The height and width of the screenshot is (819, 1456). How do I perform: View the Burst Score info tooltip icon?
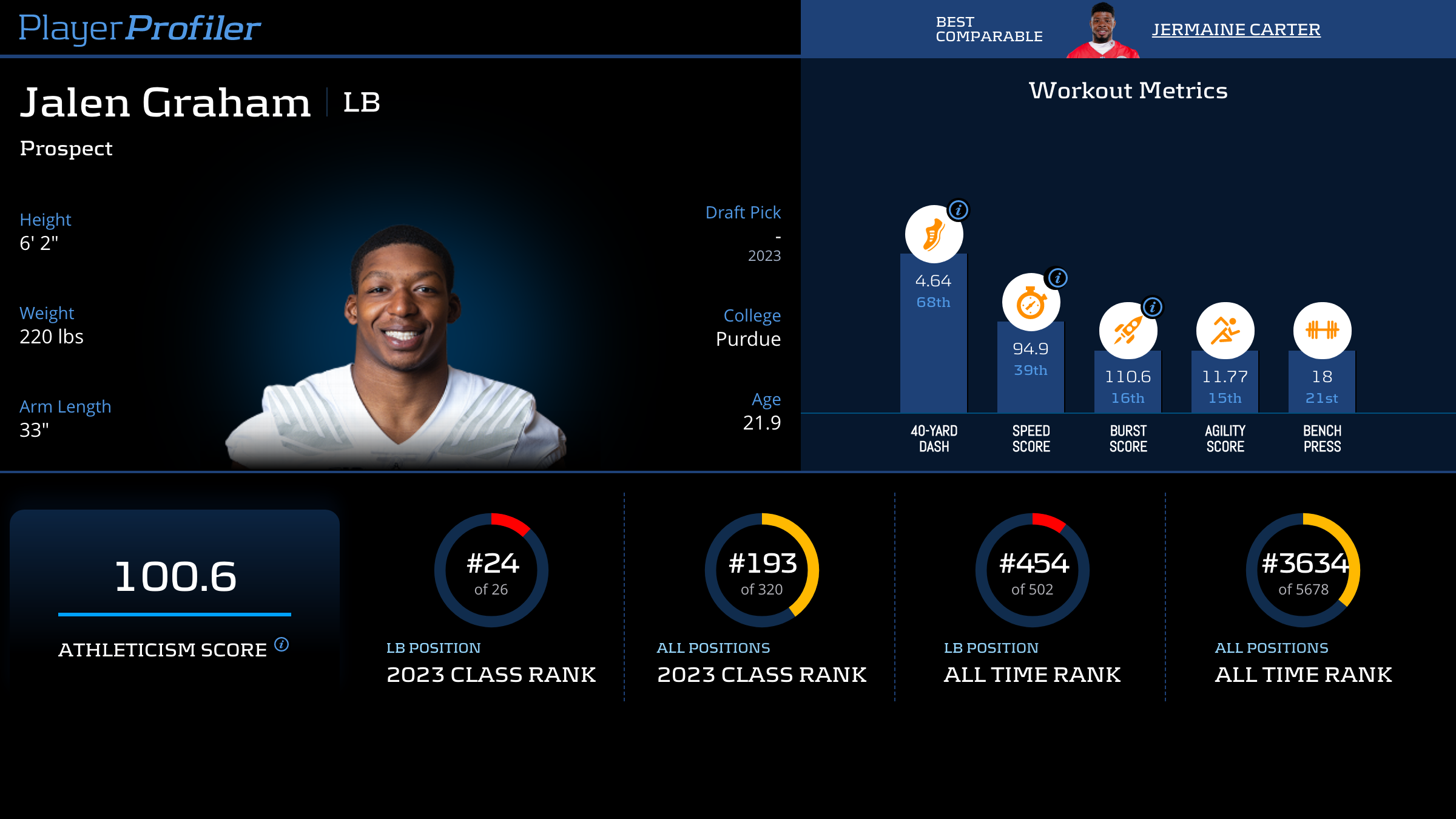coord(1153,307)
